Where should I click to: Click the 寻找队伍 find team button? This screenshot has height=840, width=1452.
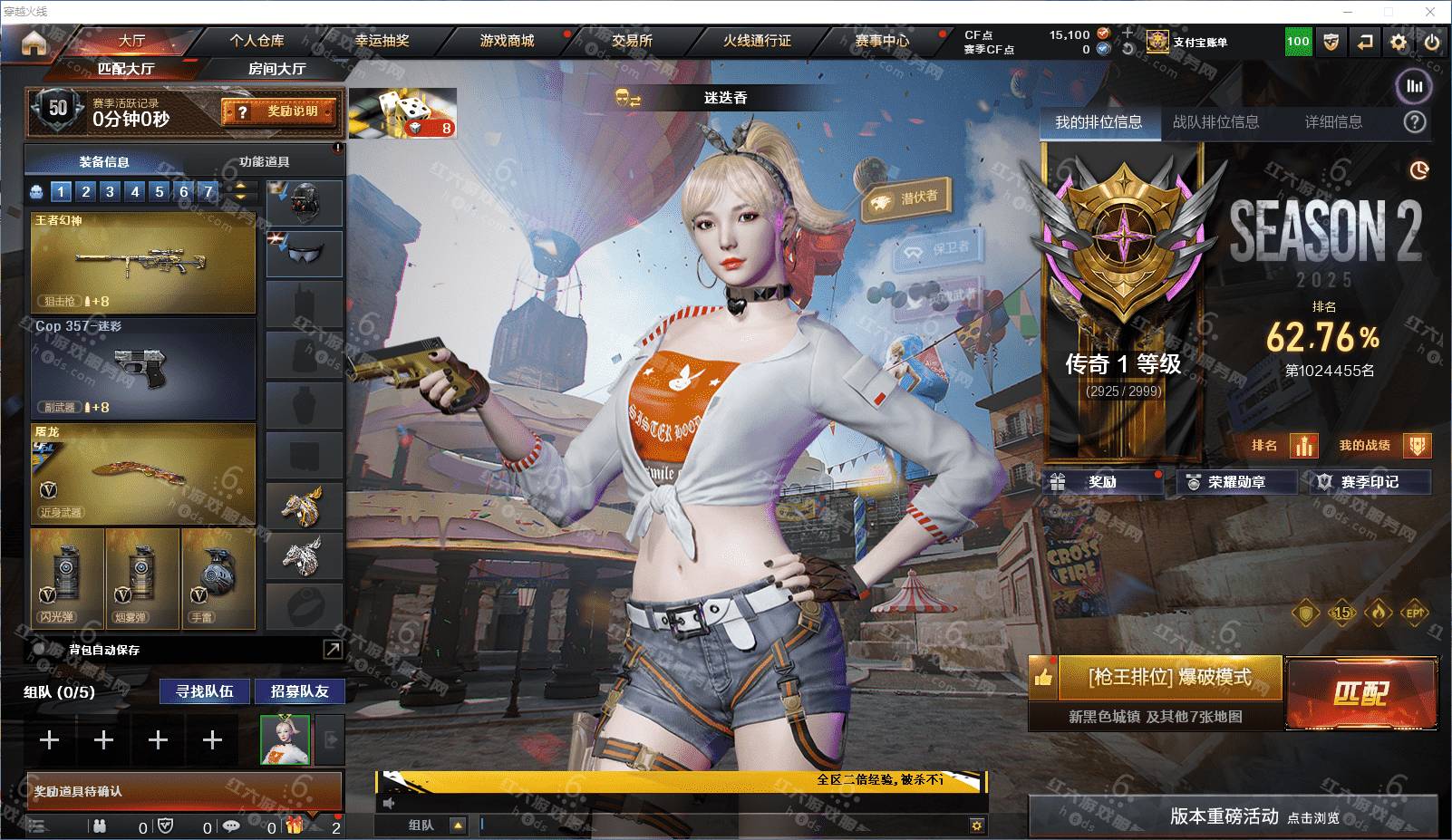pos(205,691)
